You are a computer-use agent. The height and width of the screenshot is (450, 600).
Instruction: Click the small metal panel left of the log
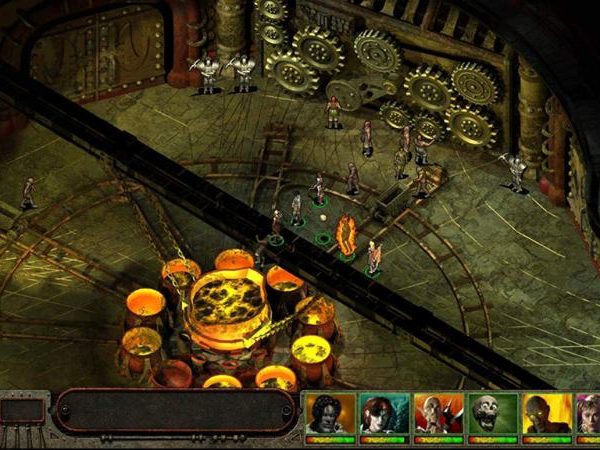point(24,410)
